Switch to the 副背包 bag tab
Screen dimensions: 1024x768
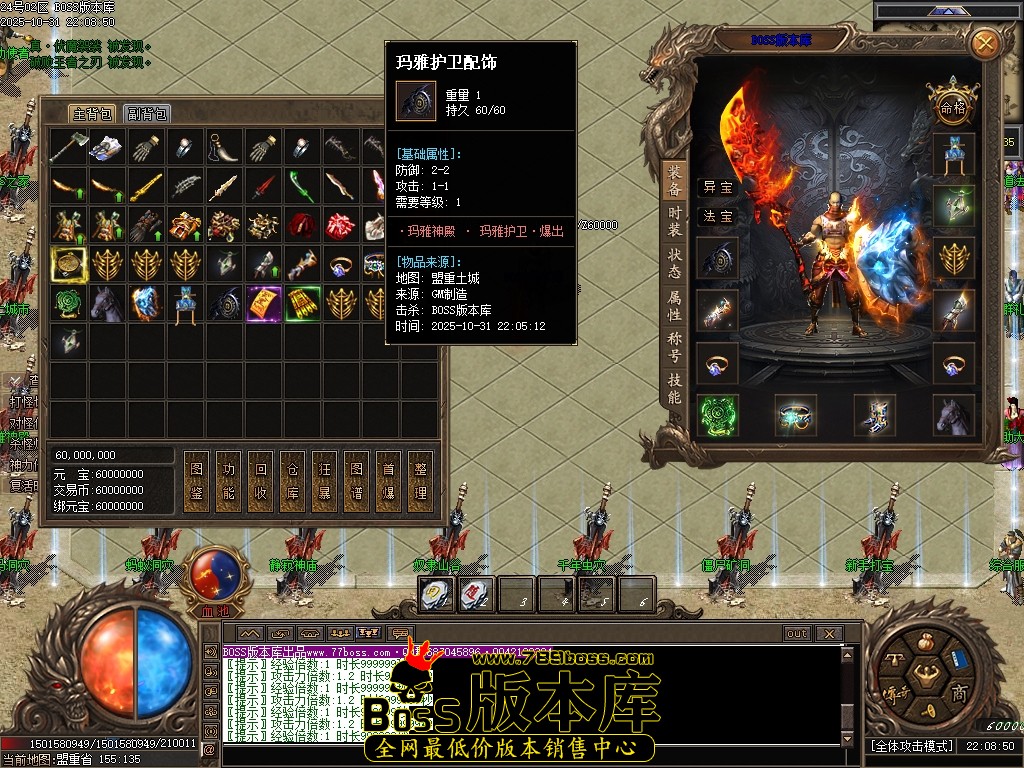click(147, 113)
